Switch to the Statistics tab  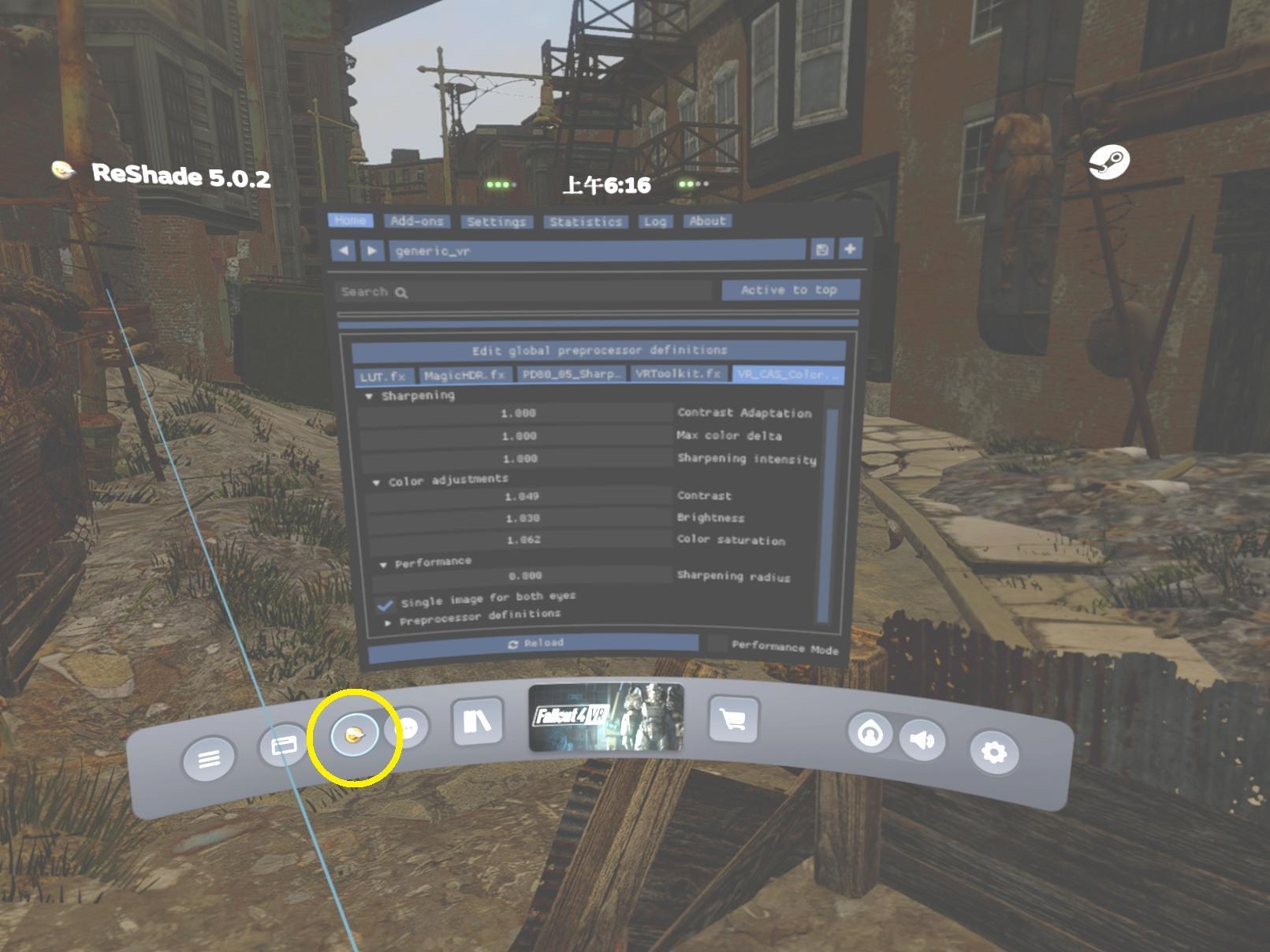click(x=585, y=221)
